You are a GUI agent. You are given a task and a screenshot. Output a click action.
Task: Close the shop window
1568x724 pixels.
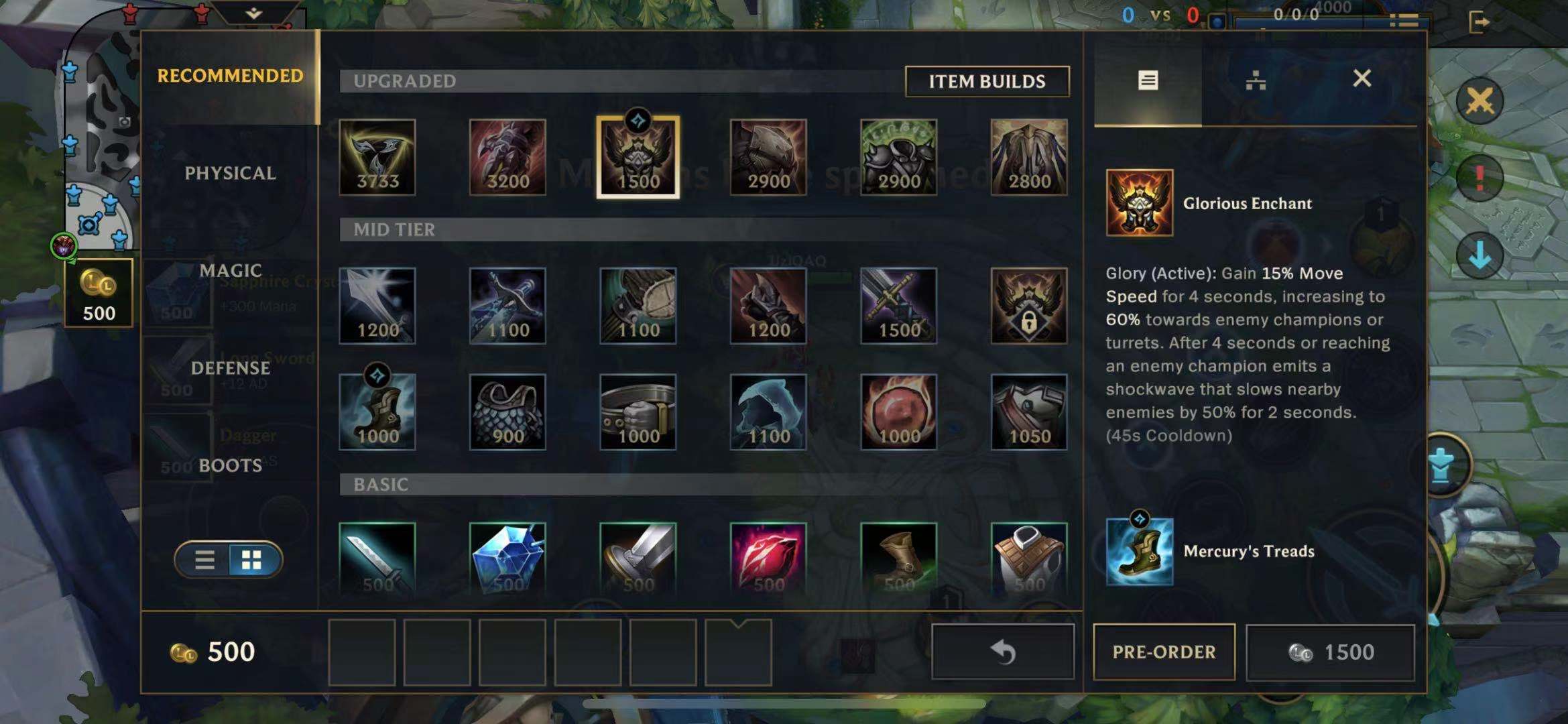tap(1362, 78)
